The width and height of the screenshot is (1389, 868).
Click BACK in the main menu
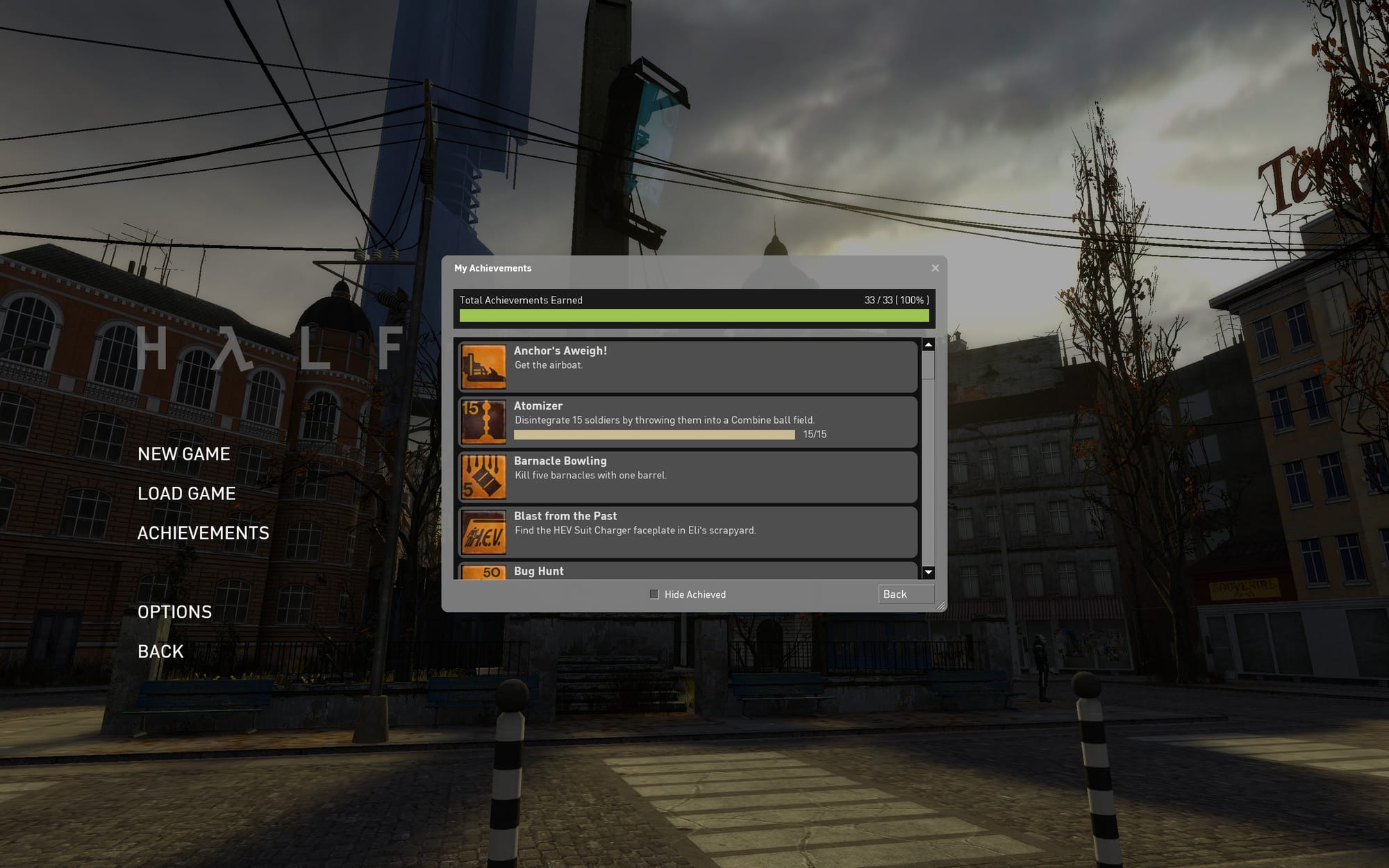[160, 651]
